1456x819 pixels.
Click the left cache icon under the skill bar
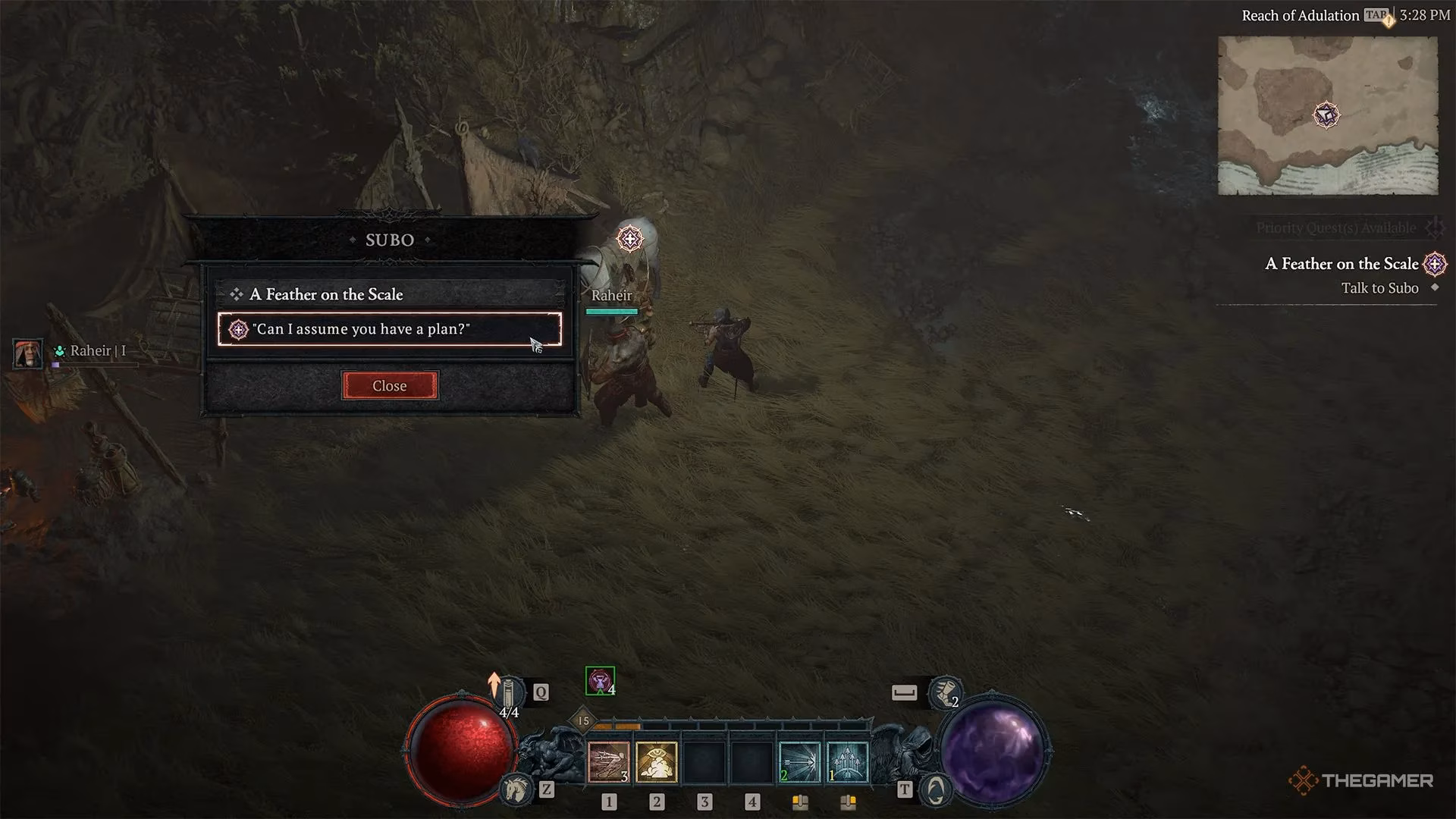tap(801, 801)
